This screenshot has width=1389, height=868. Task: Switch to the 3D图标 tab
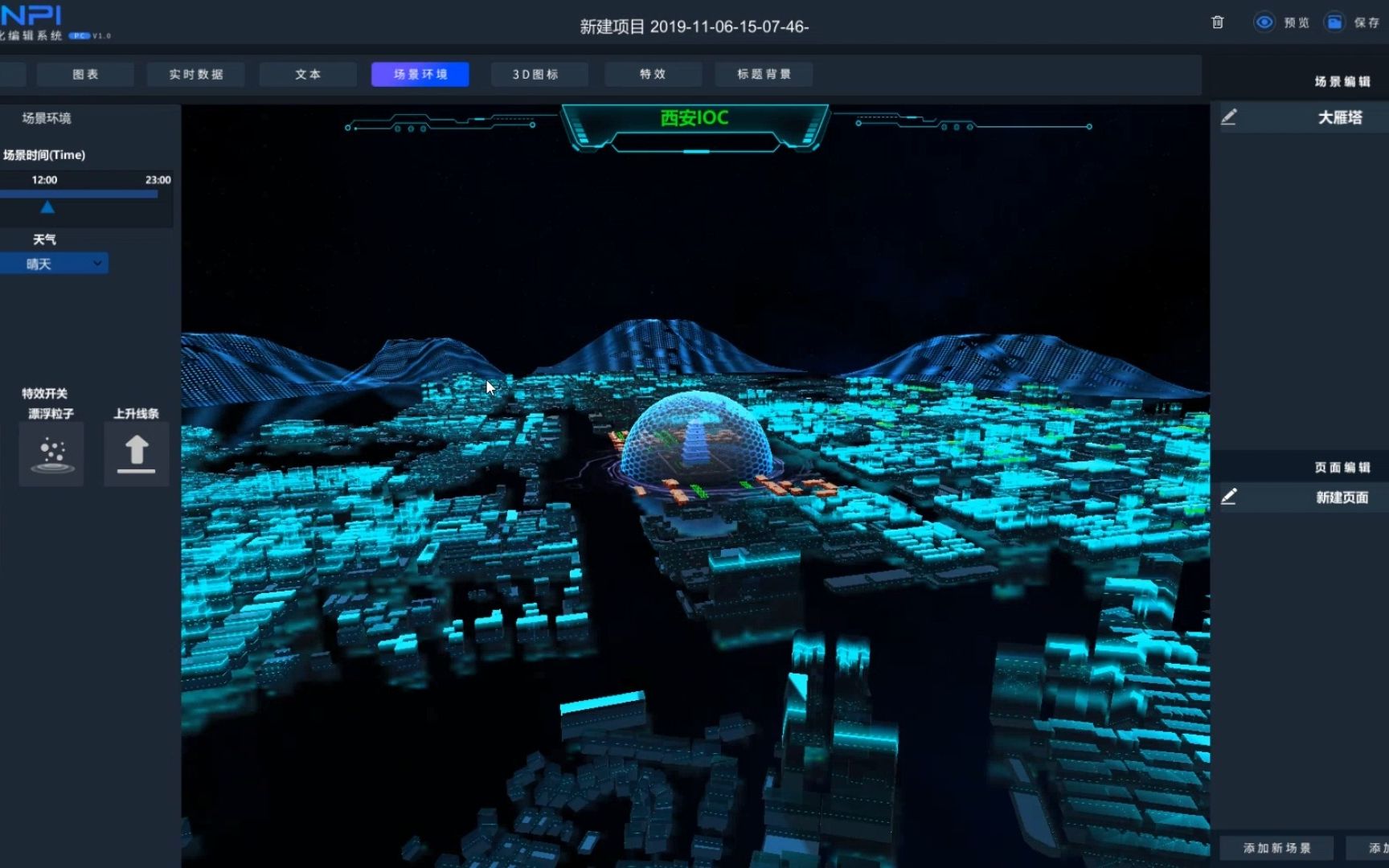coord(539,74)
